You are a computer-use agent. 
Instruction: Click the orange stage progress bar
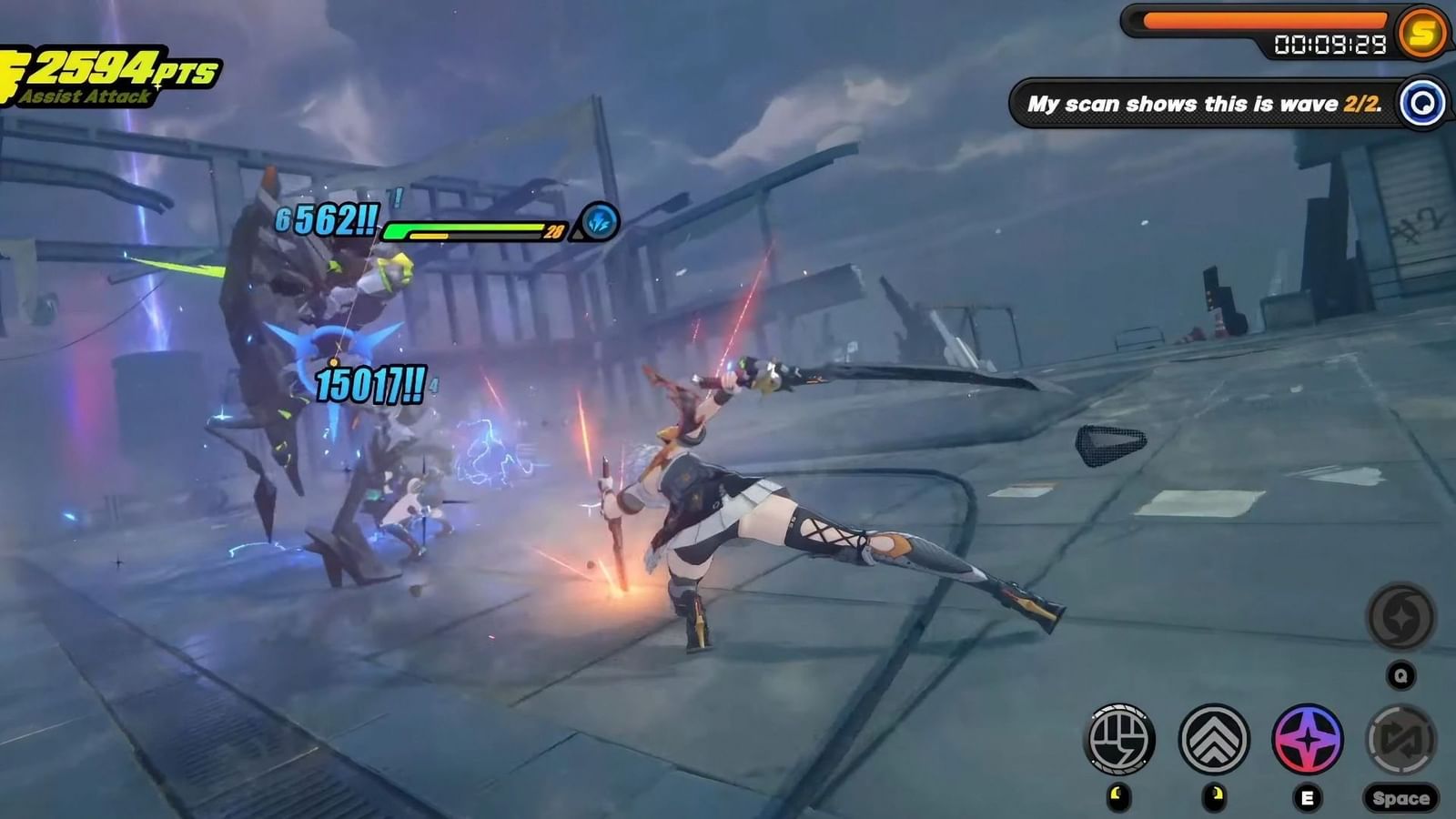(1267, 15)
